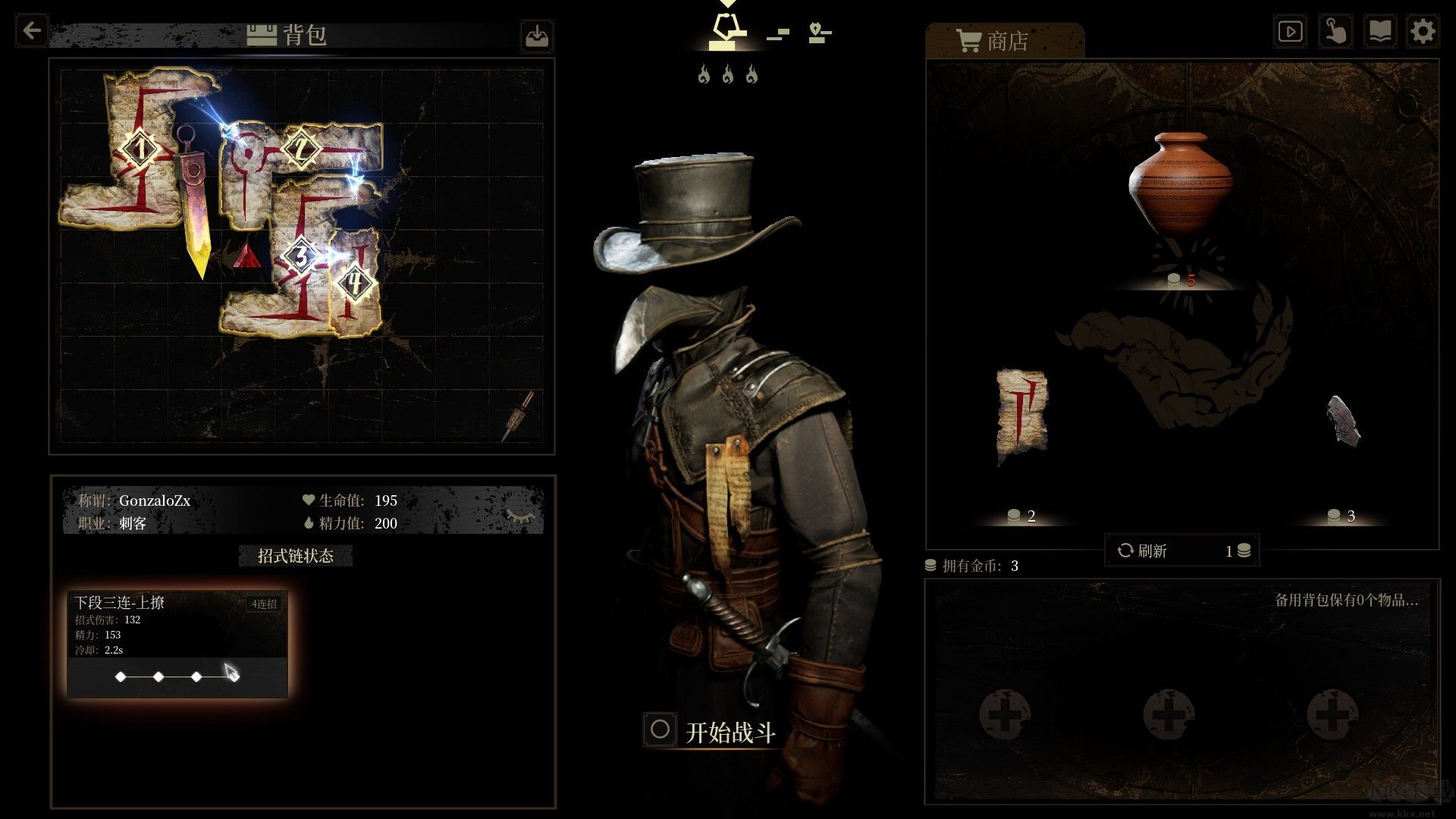
Task: Click the touch controls hand icon
Action: pos(1335,31)
